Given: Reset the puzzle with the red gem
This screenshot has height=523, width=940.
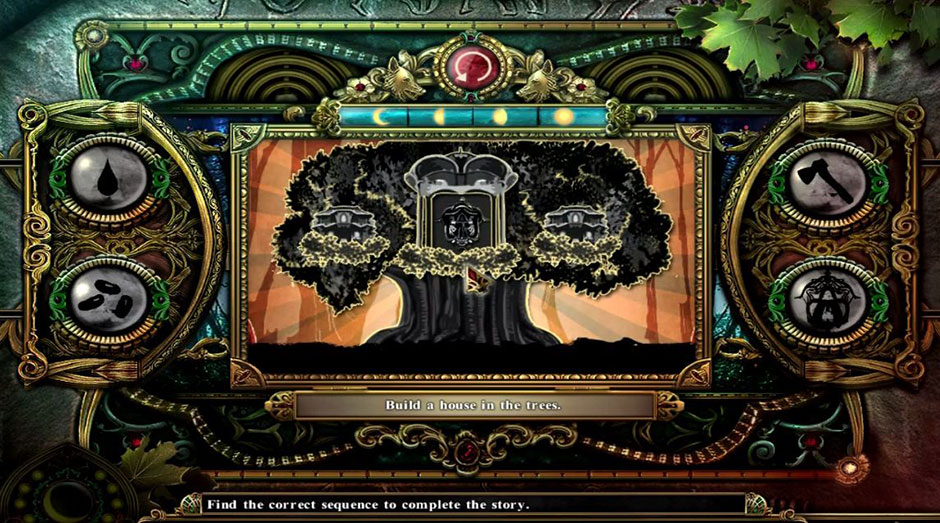Looking at the screenshot, I should [469, 64].
